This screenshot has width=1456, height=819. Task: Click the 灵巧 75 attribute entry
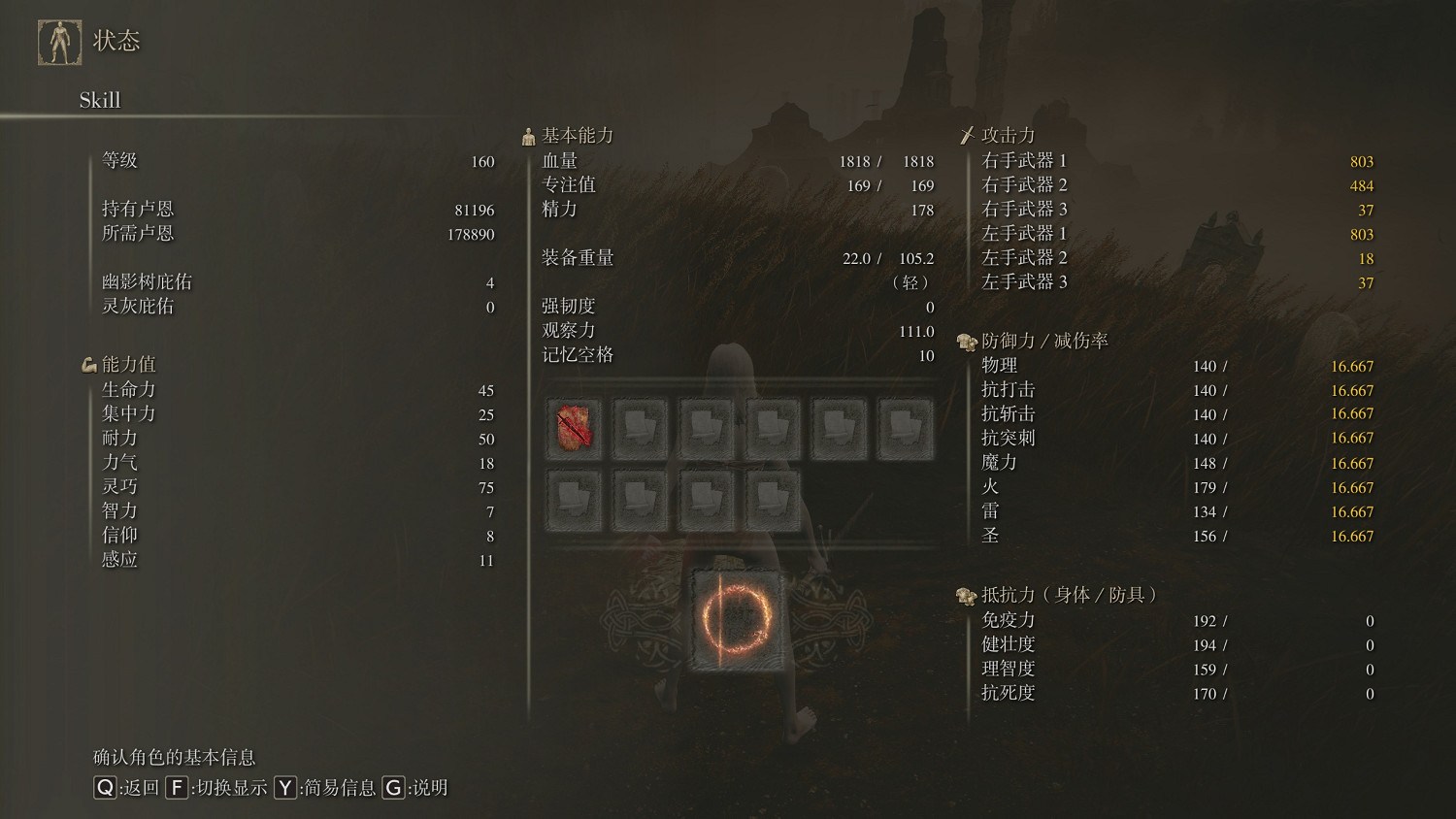click(291, 486)
